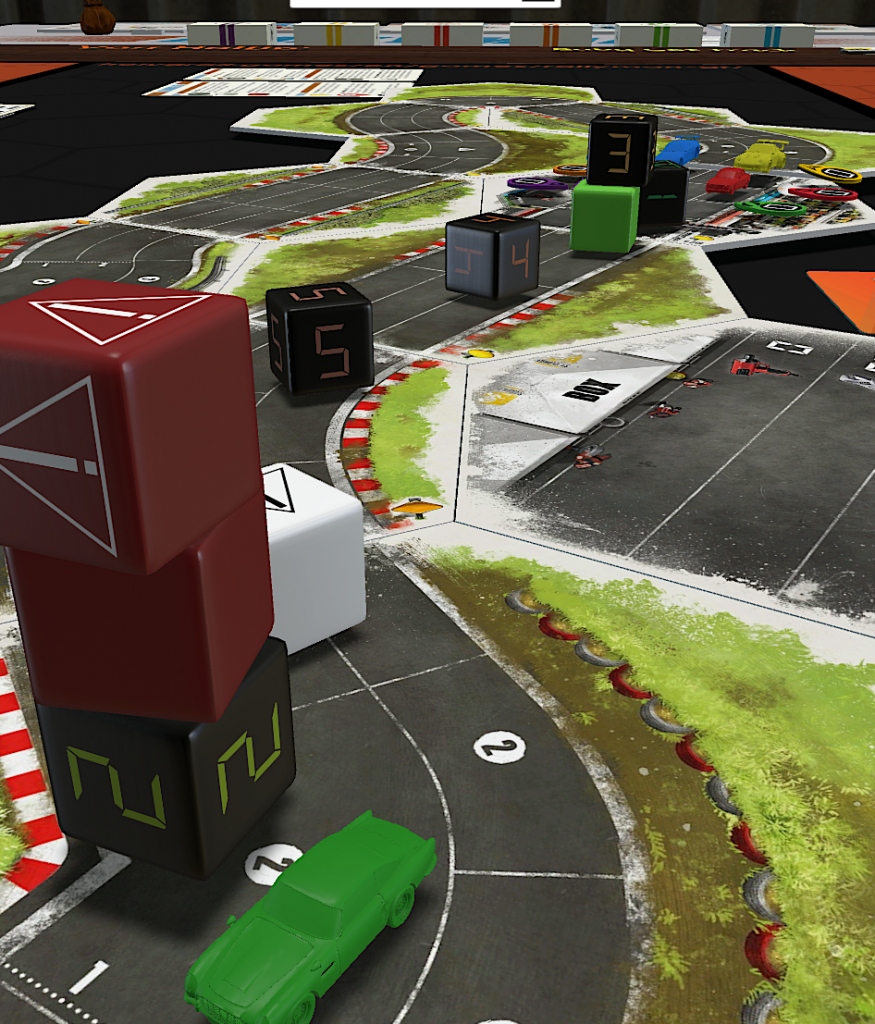Viewport: 875px width, 1024px height.
Task: Choose the yellow car on the track
Action: coord(761,156)
